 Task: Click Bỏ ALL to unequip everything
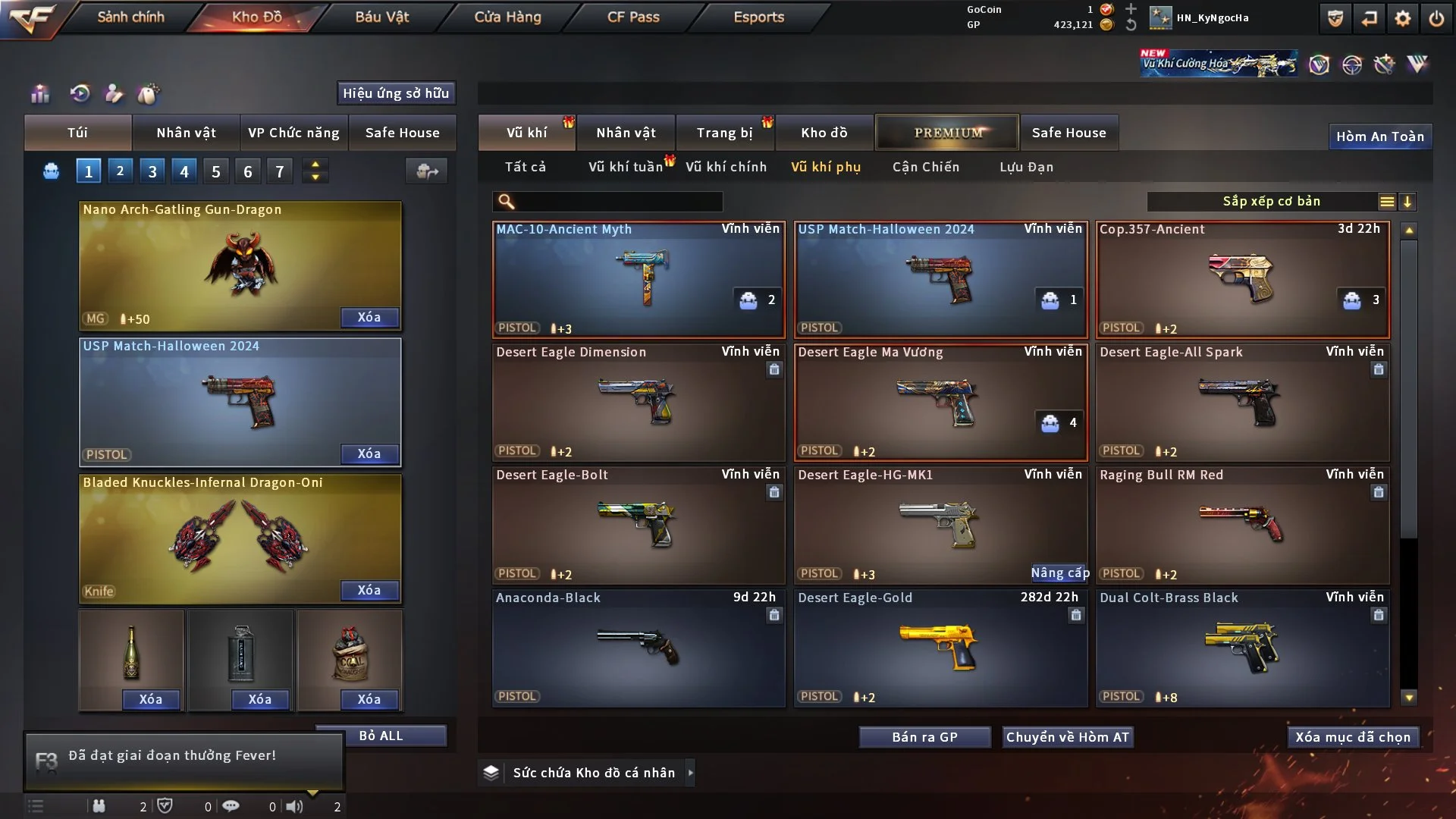[381, 736]
